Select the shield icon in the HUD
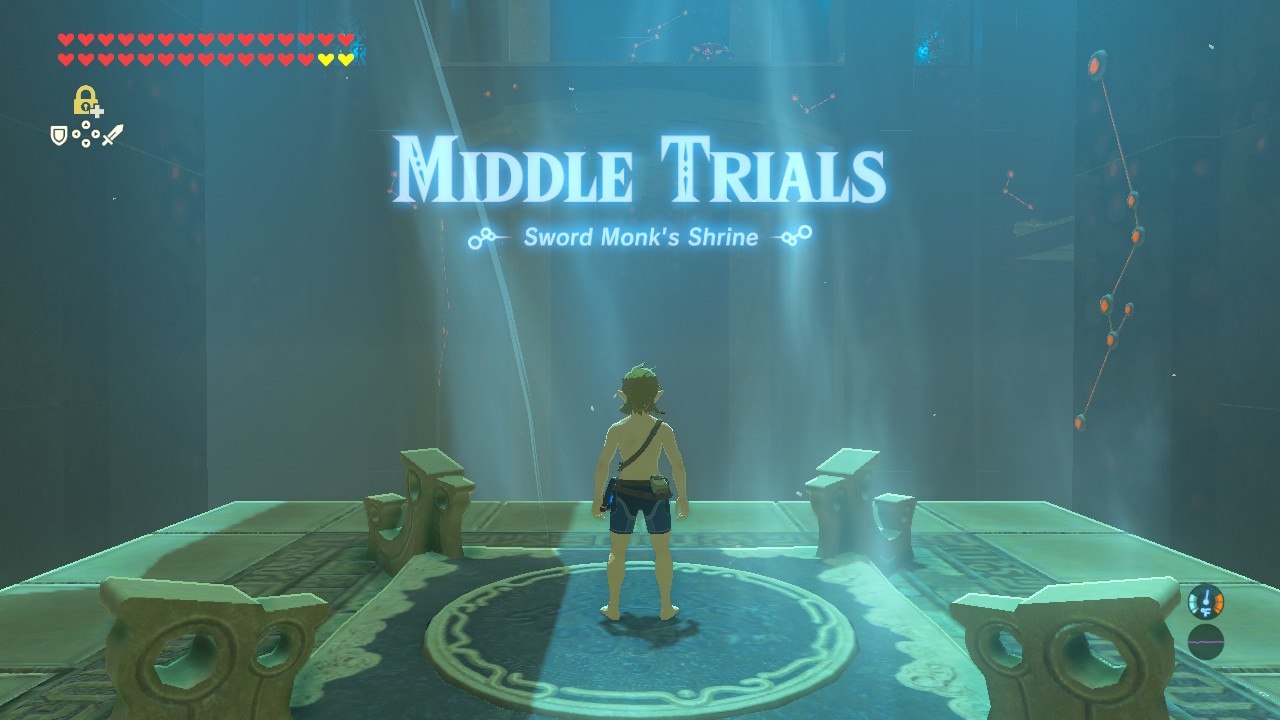 pyautogui.click(x=58, y=134)
